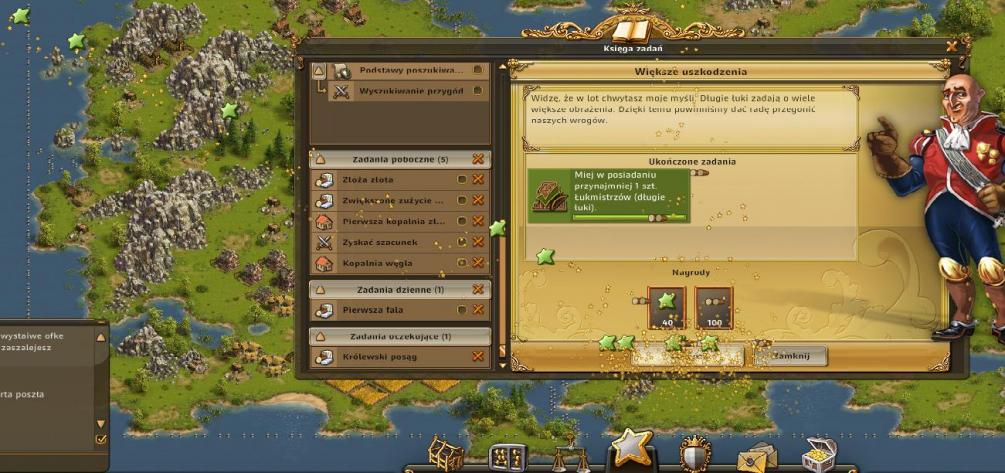Close the quest book with Zamknij
The width and height of the screenshot is (1005, 473).
click(x=791, y=356)
